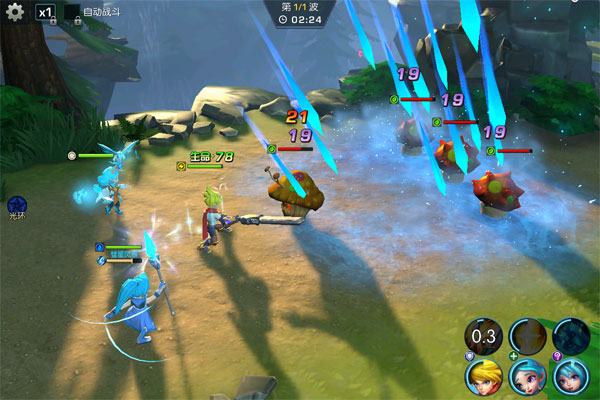Activate the skill above the healer portrait
600x400 pixels.
(527, 335)
